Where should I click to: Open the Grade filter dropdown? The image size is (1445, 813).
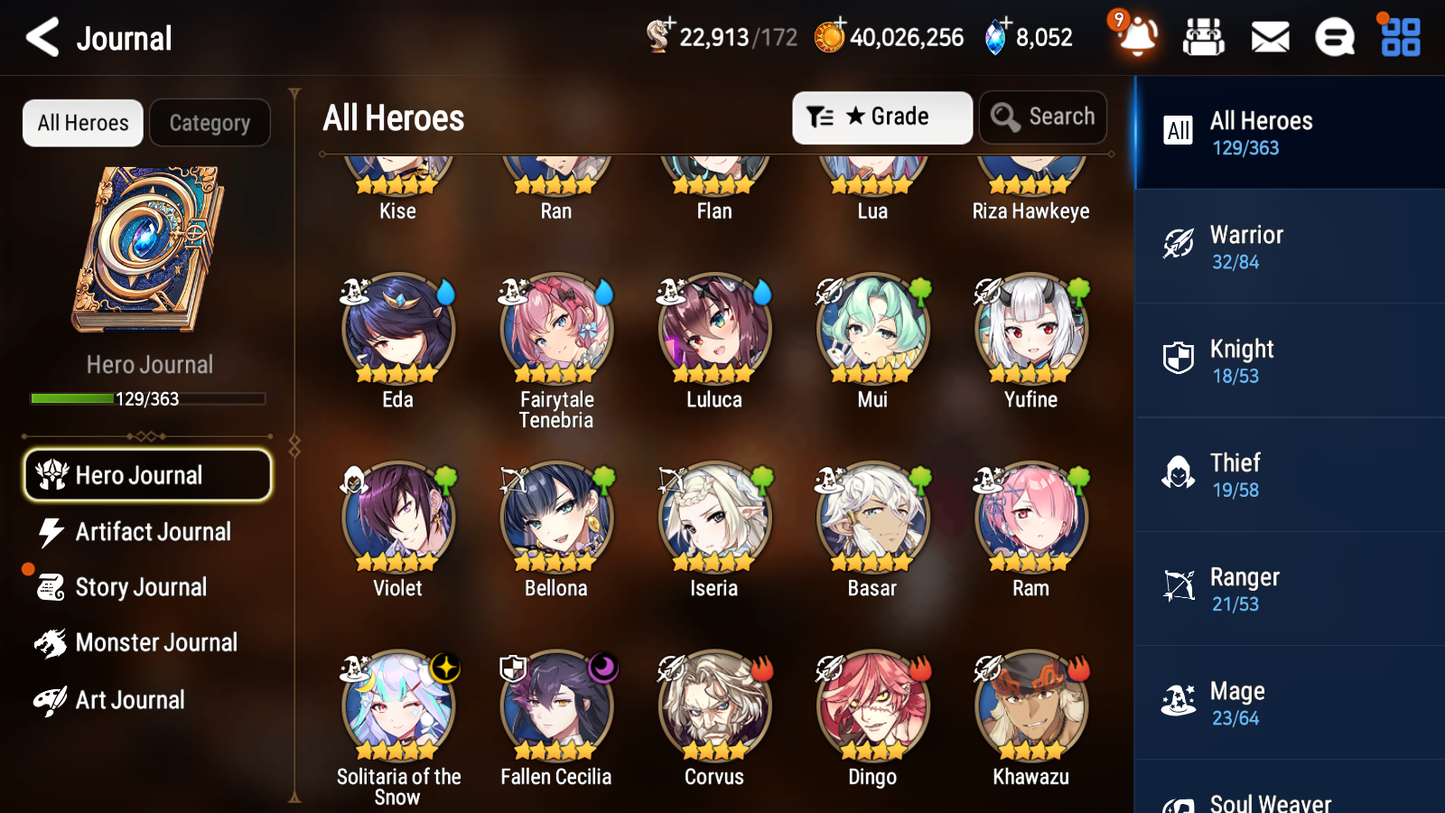[882, 117]
